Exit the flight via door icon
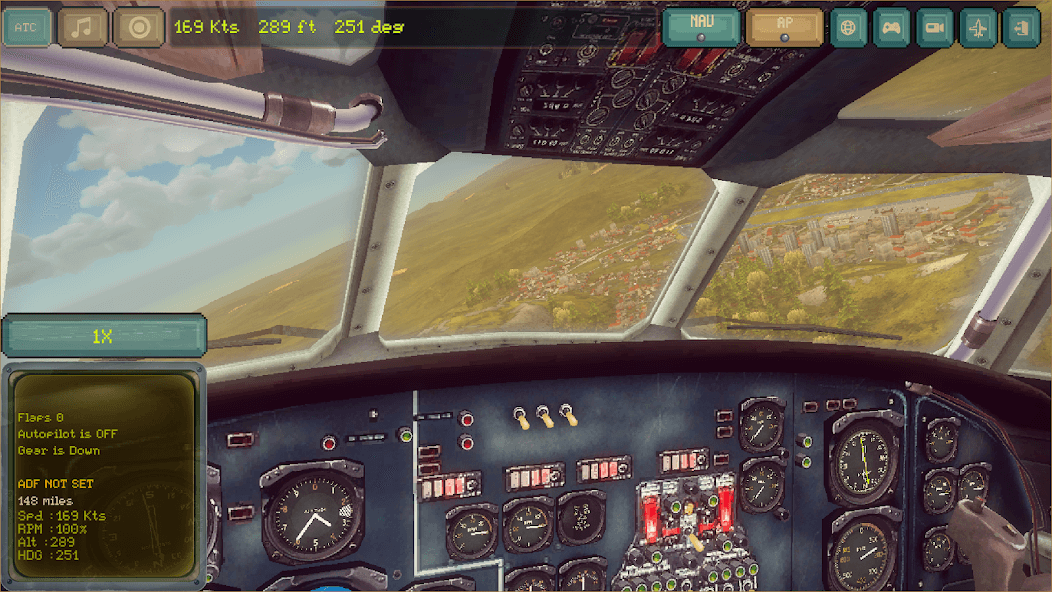1052x592 pixels. pyautogui.click(x=1022, y=27)
